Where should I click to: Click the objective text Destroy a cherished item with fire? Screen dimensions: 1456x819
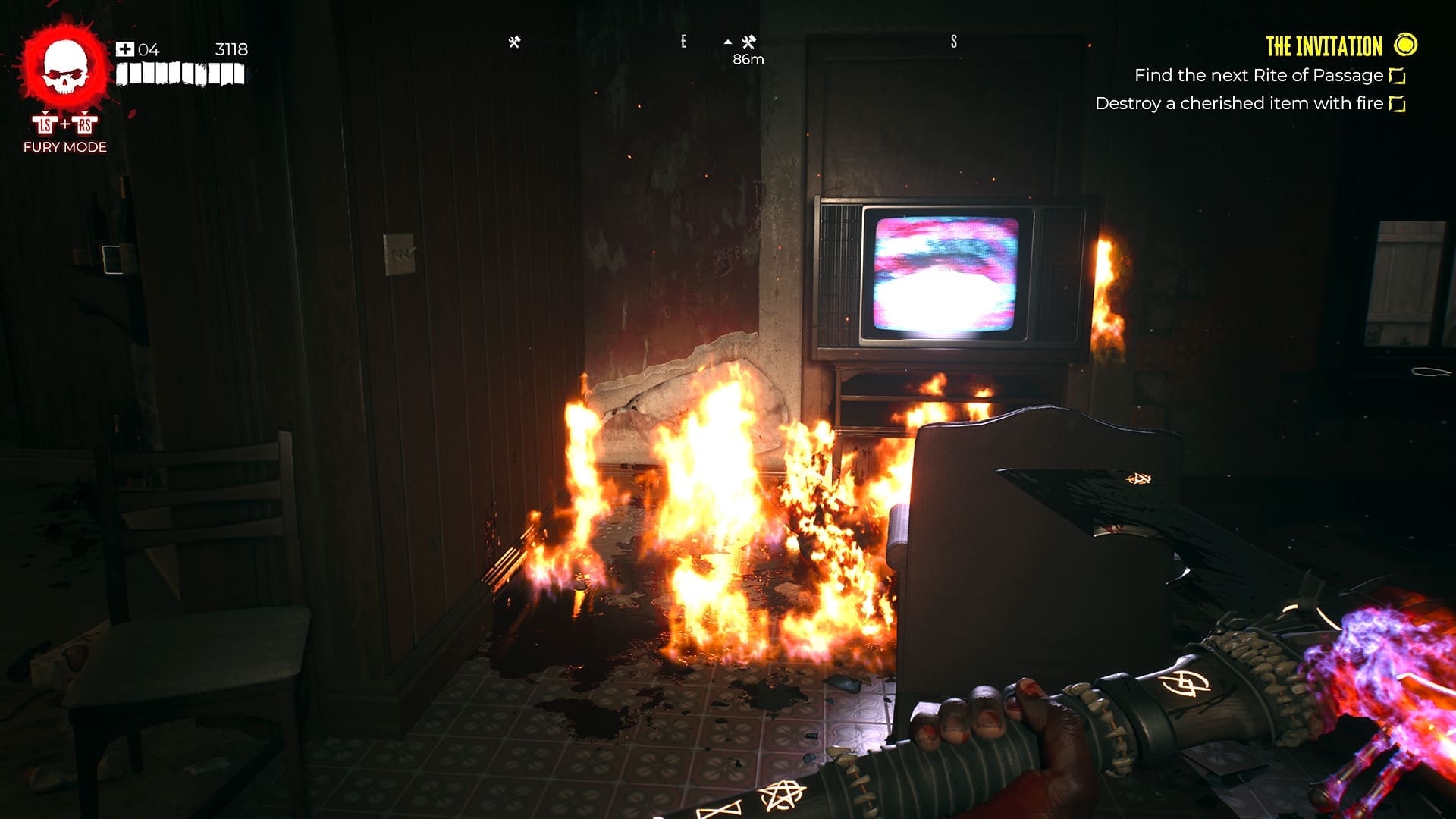[1238, 103]
